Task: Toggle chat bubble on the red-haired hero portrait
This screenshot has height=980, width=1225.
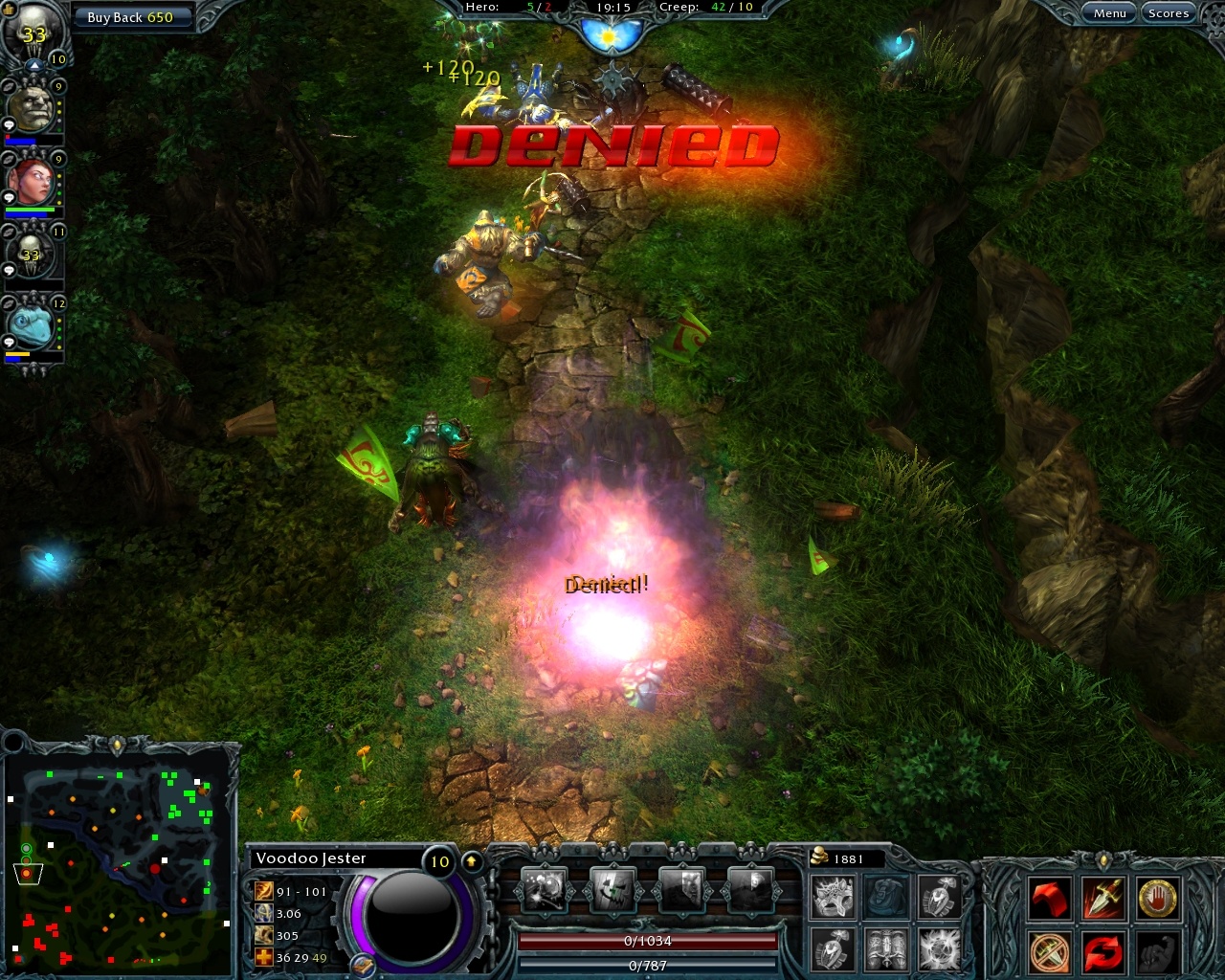Action: 9,195
